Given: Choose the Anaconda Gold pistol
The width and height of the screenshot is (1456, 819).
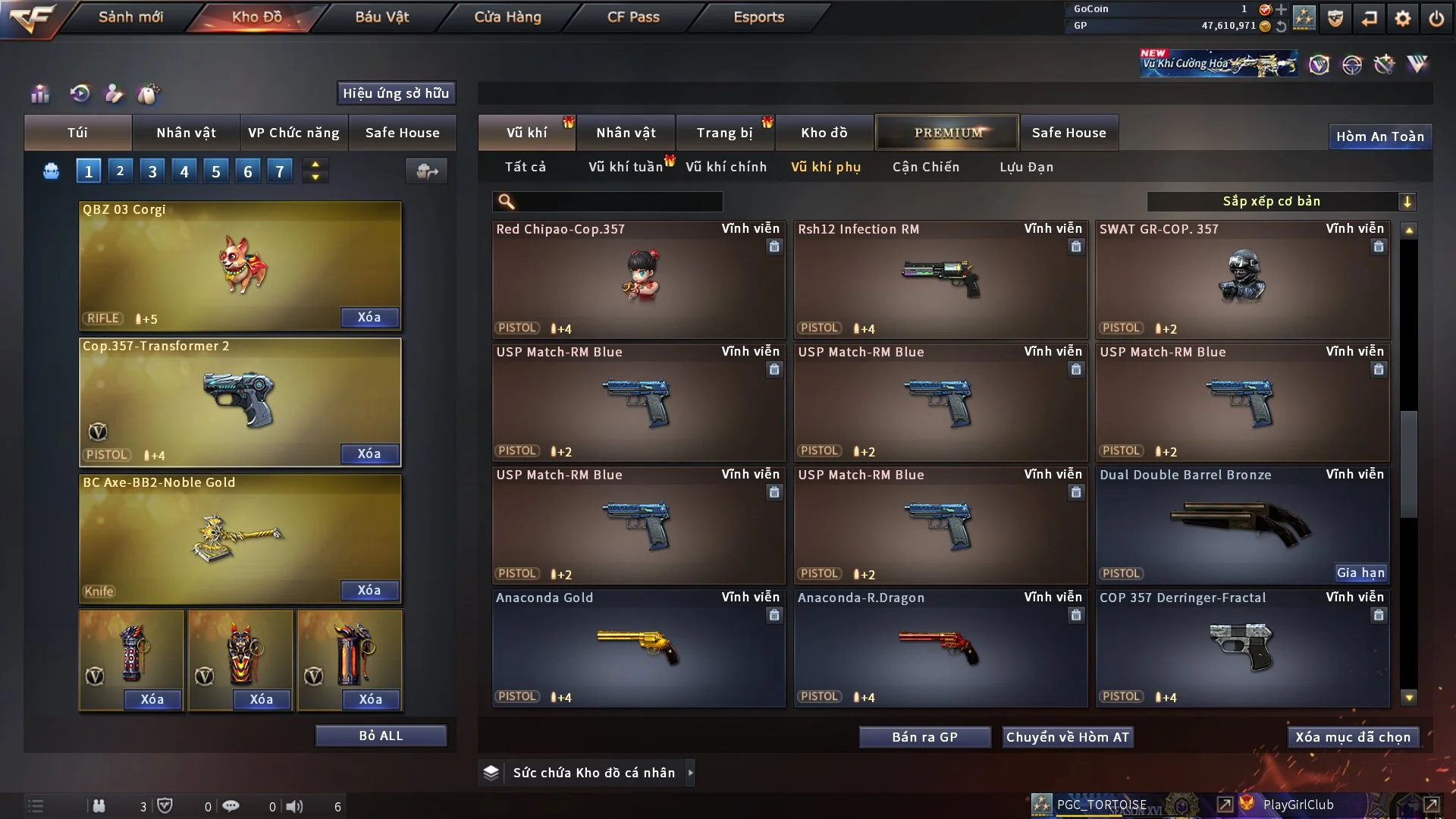Looking at the screenshot, I should point(638,648).
